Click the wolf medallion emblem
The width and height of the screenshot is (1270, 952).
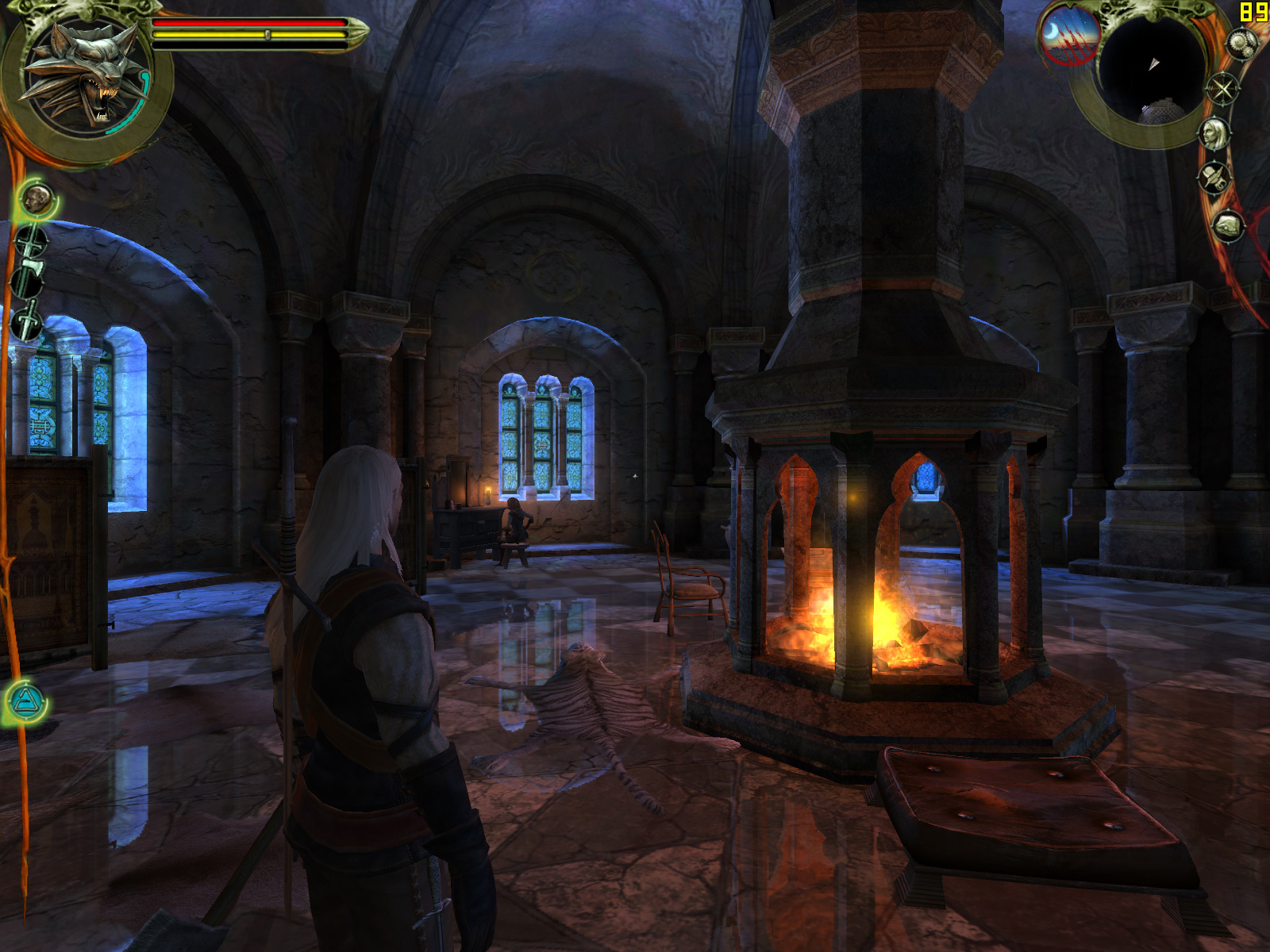pos(83,74)
